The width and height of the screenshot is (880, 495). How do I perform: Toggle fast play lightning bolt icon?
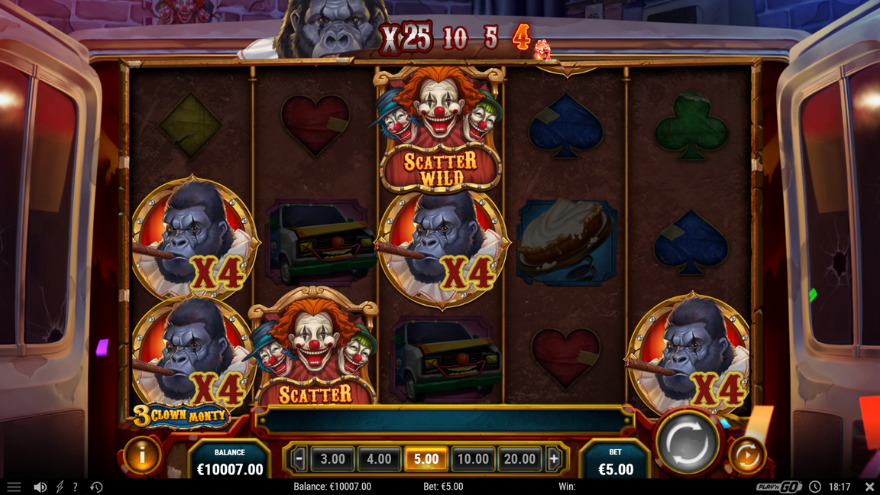pos(59,487)
